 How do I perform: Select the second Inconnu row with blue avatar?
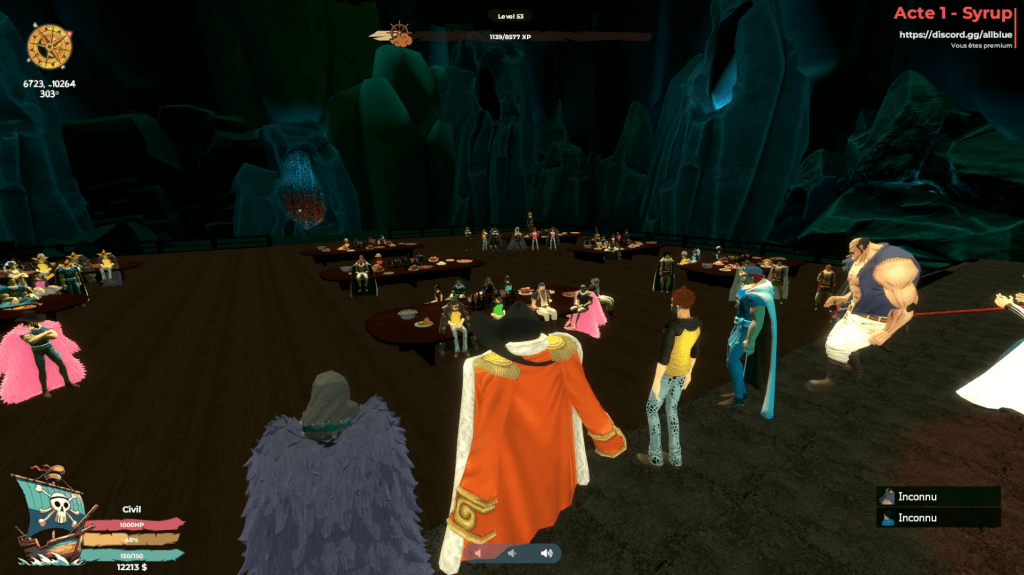(x=938, y=517)
